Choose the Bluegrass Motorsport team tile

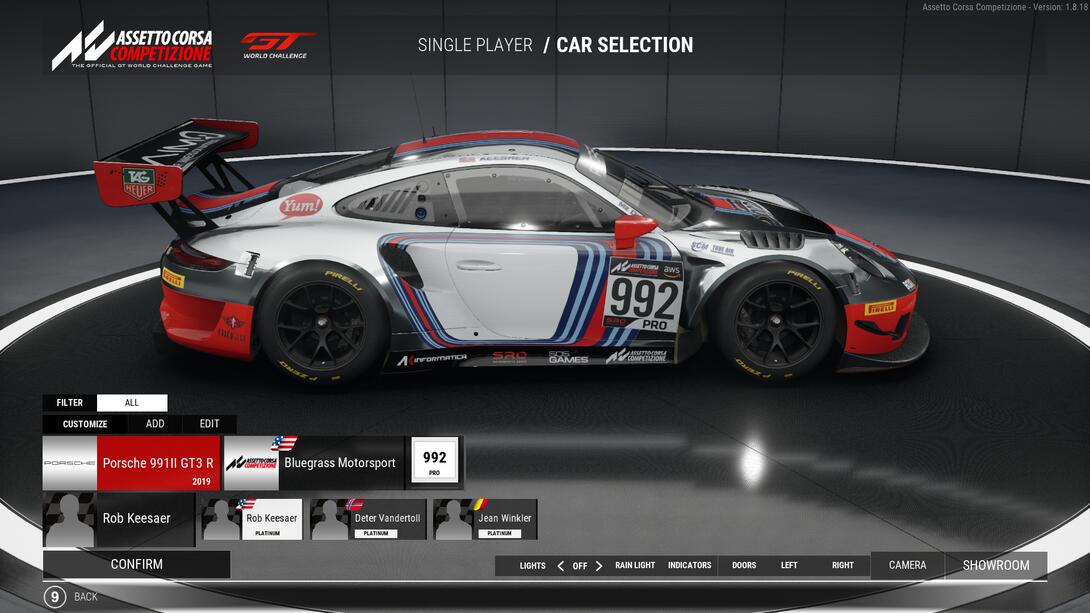(313, 463)
